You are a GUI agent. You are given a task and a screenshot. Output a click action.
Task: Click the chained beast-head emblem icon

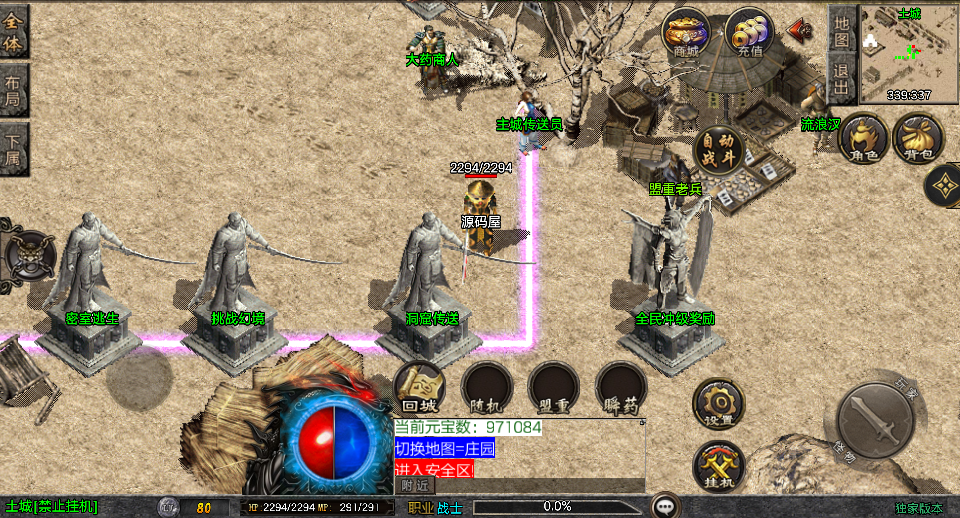(27, 252)
